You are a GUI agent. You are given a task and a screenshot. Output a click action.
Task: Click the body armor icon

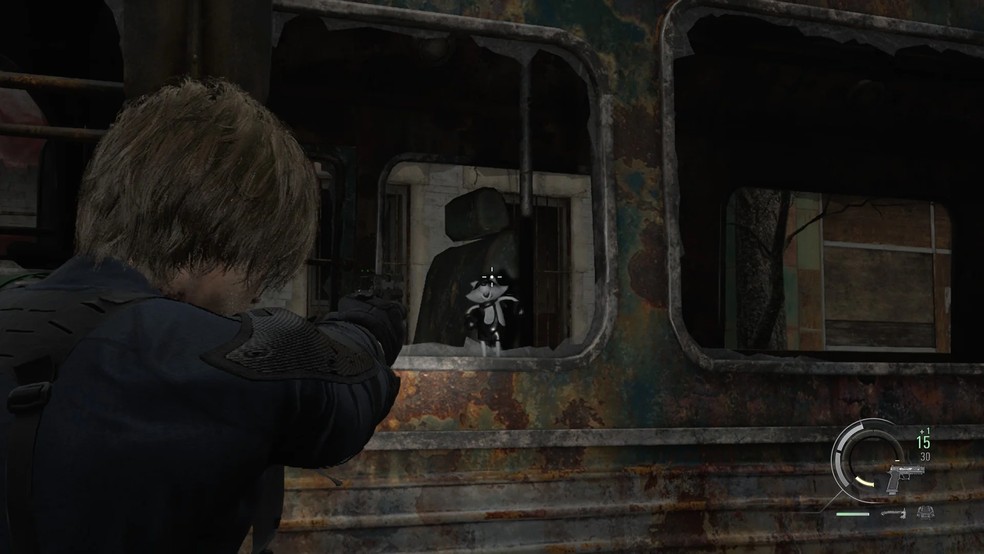click(926, 513)
